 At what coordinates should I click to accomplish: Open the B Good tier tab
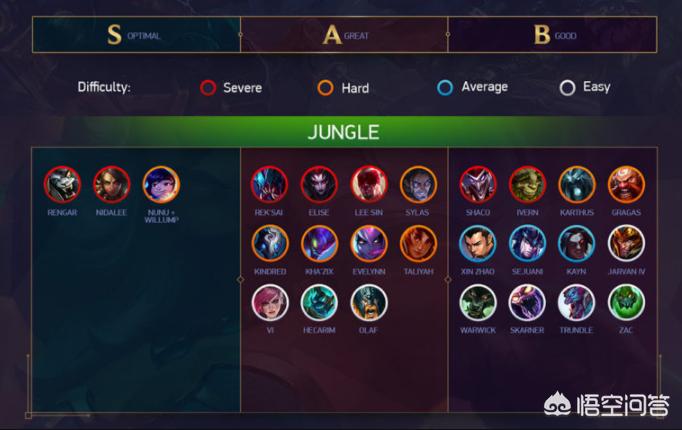click(552, 35)
